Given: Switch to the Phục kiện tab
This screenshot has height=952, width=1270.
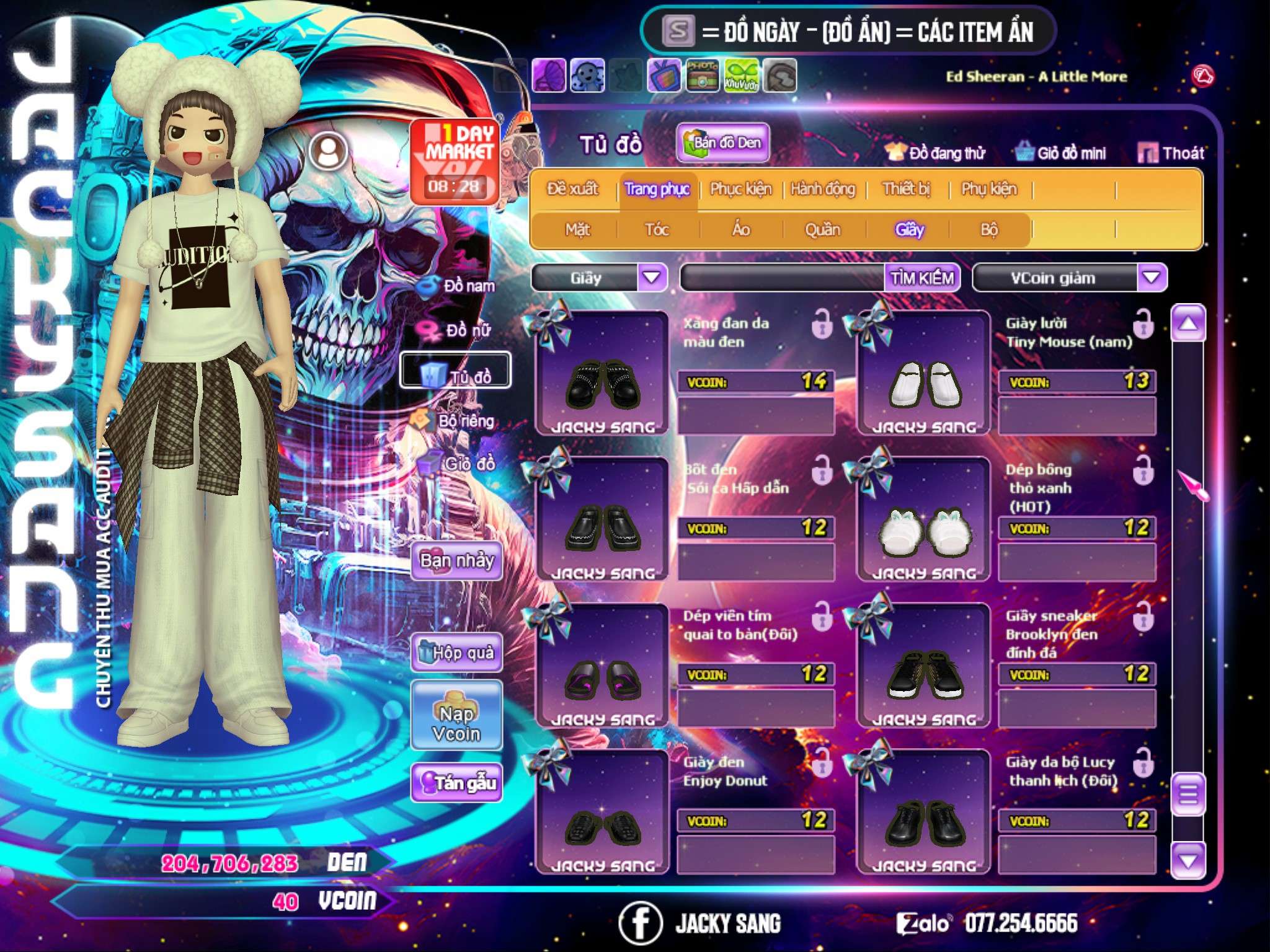Looking at the screenshot, I should click(740, 189).
